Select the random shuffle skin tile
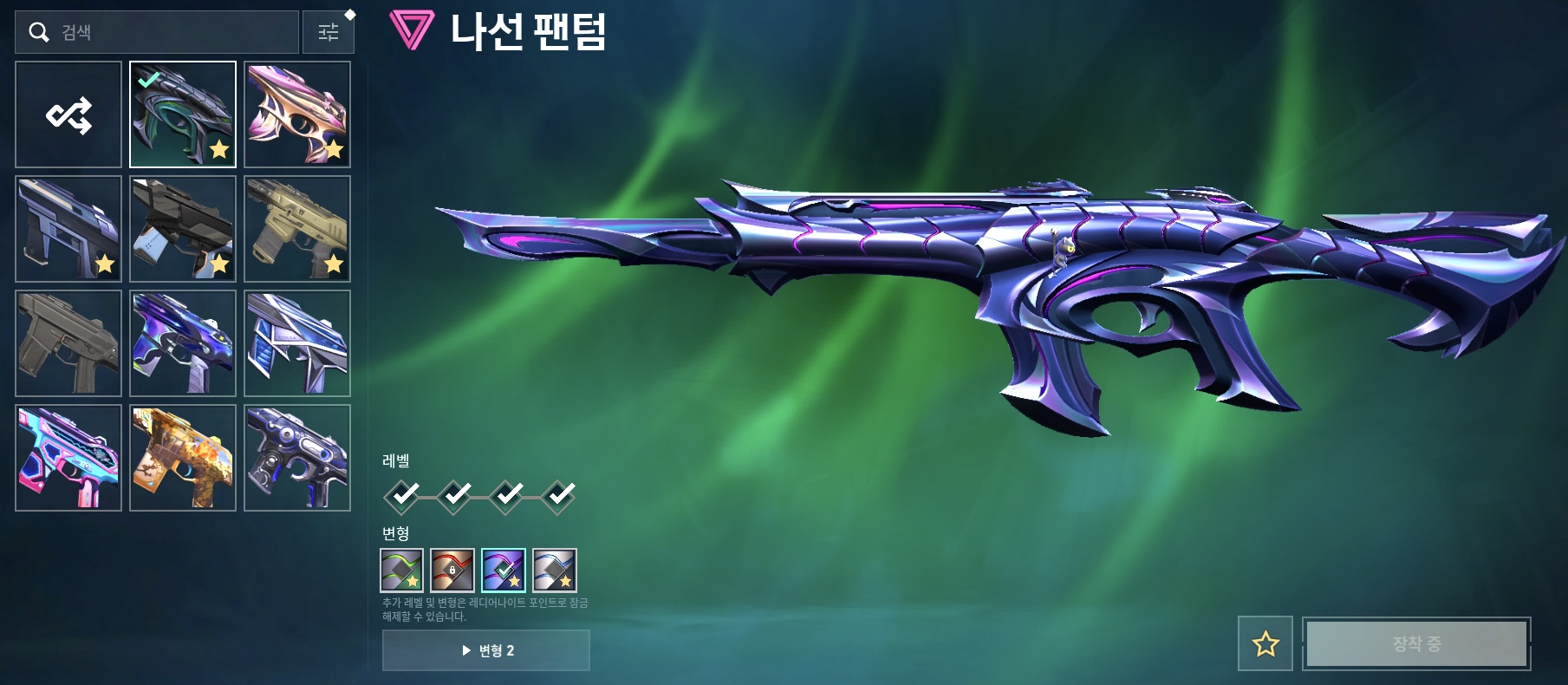 click(x=68, y=114)
